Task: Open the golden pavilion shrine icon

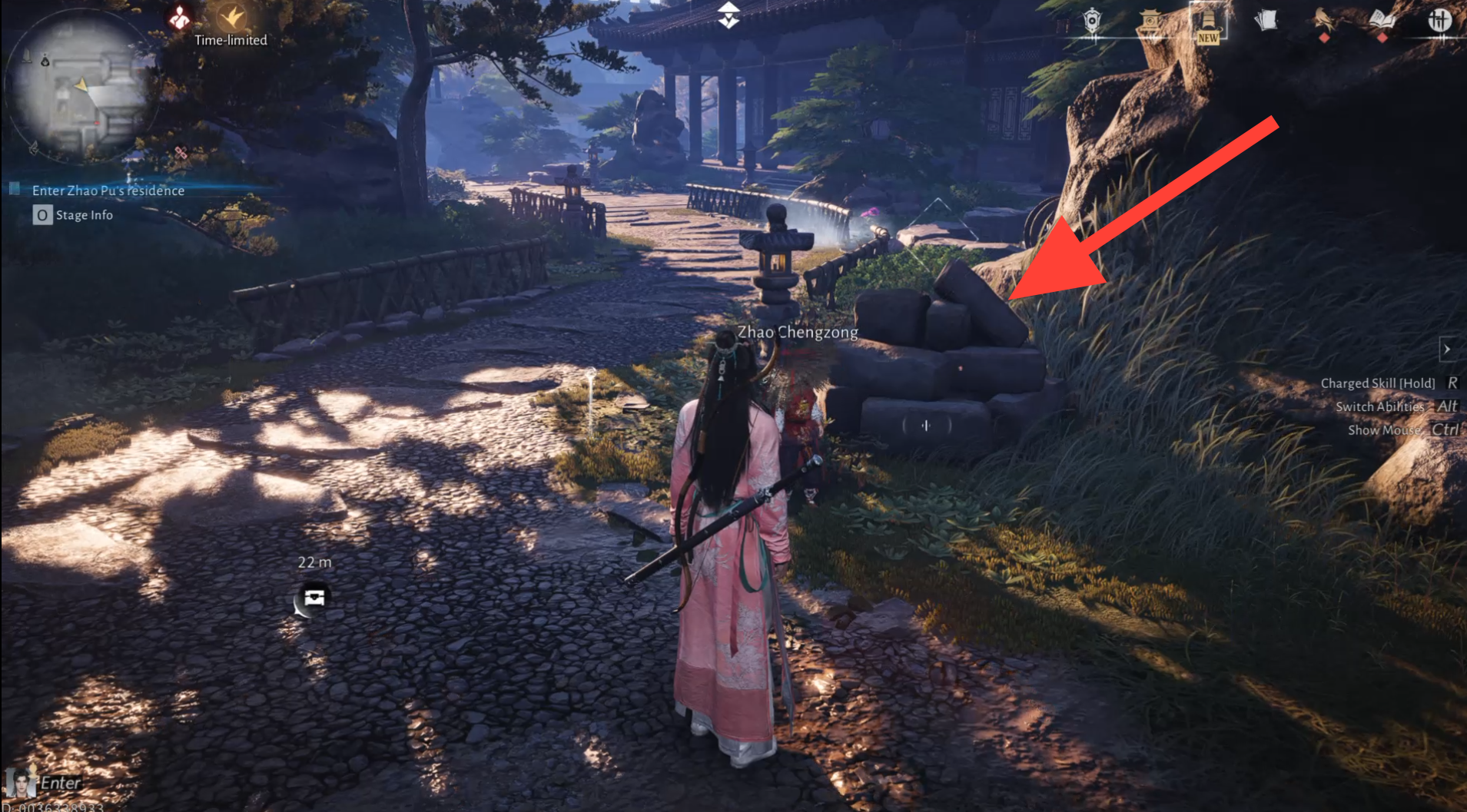Action: 1150,21
